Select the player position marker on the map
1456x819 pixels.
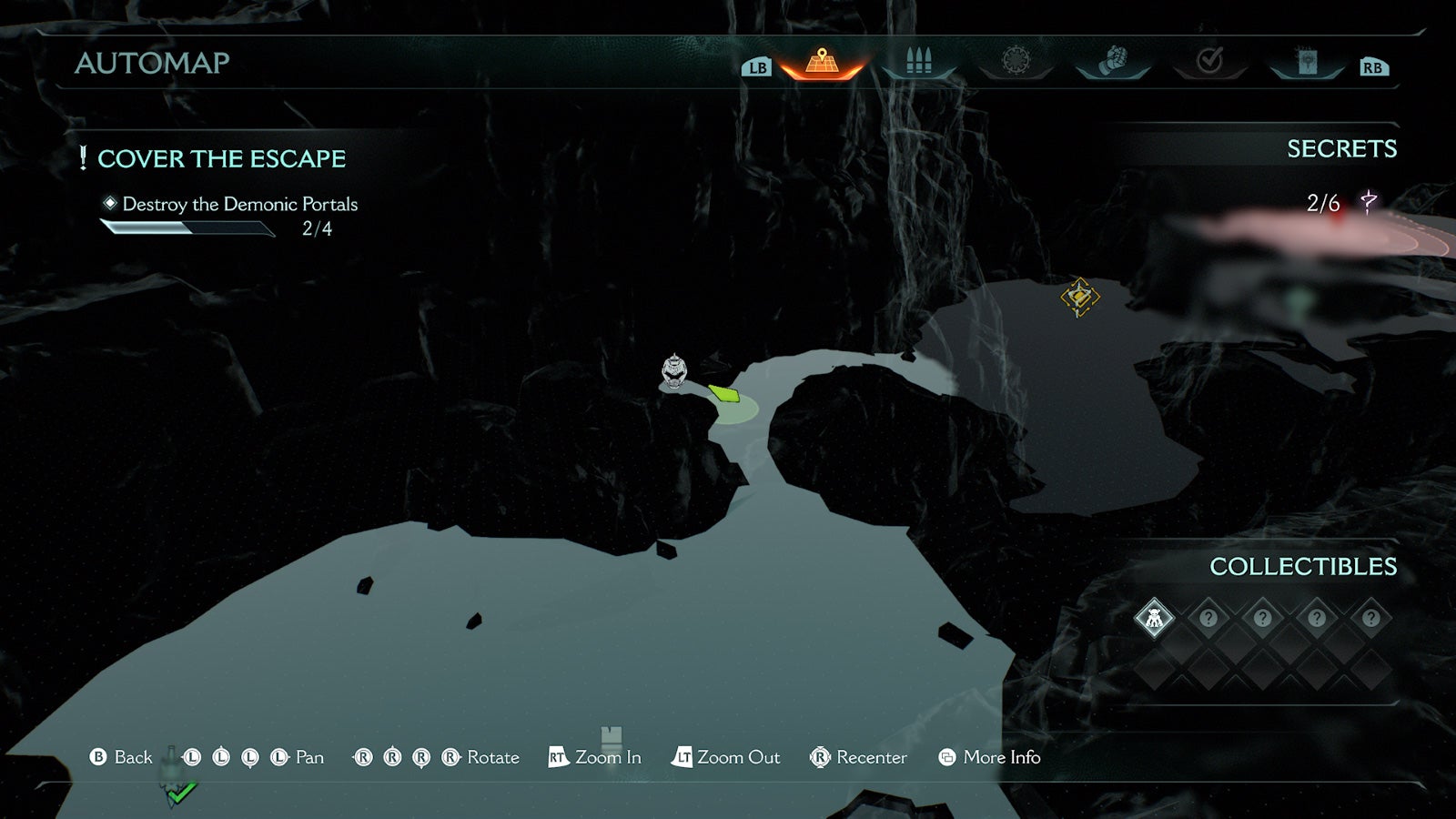coord(673,371)
